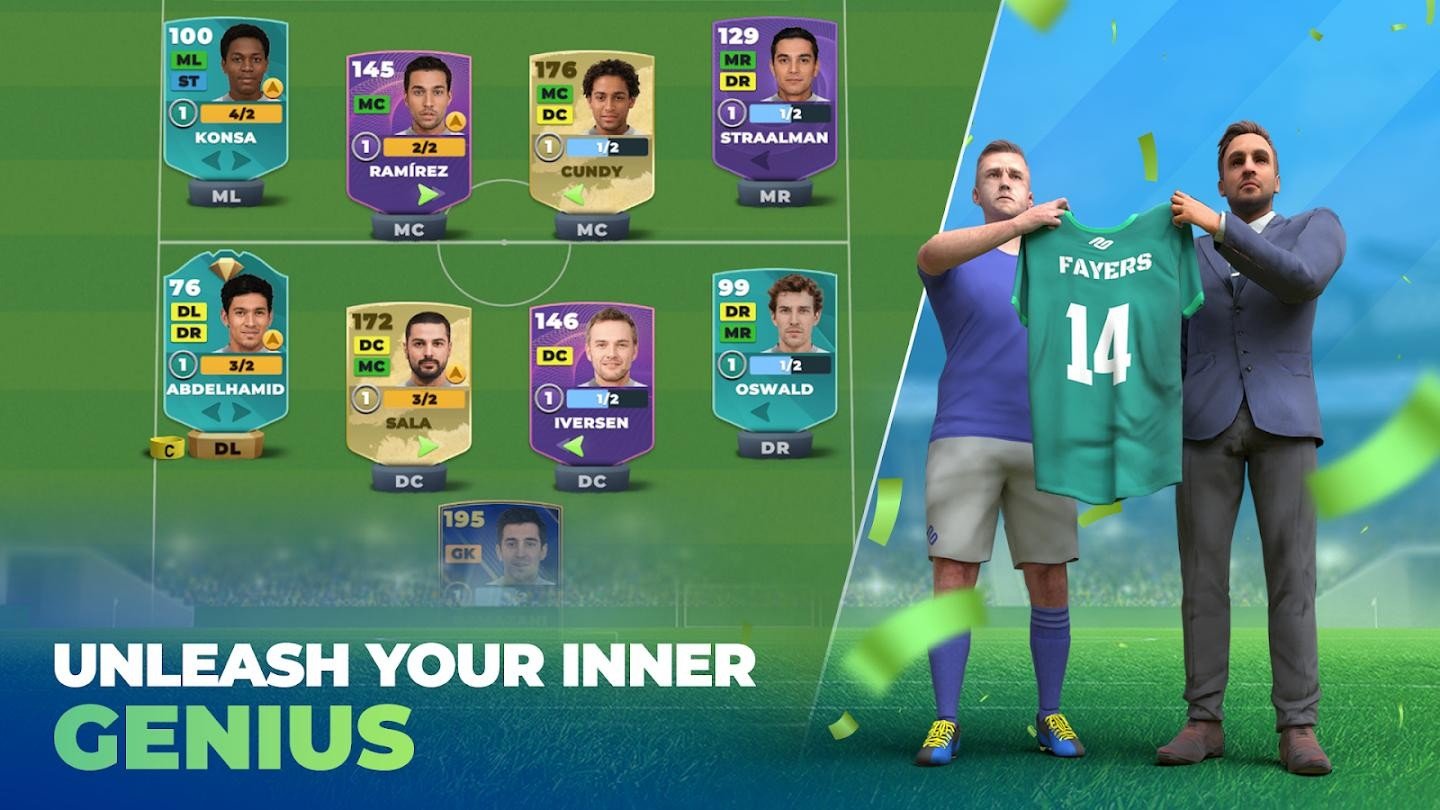The width and height of the screenshot is (1440, 810).
Task: Select the GK badge on the goalkeeper card
Action: 463,553
